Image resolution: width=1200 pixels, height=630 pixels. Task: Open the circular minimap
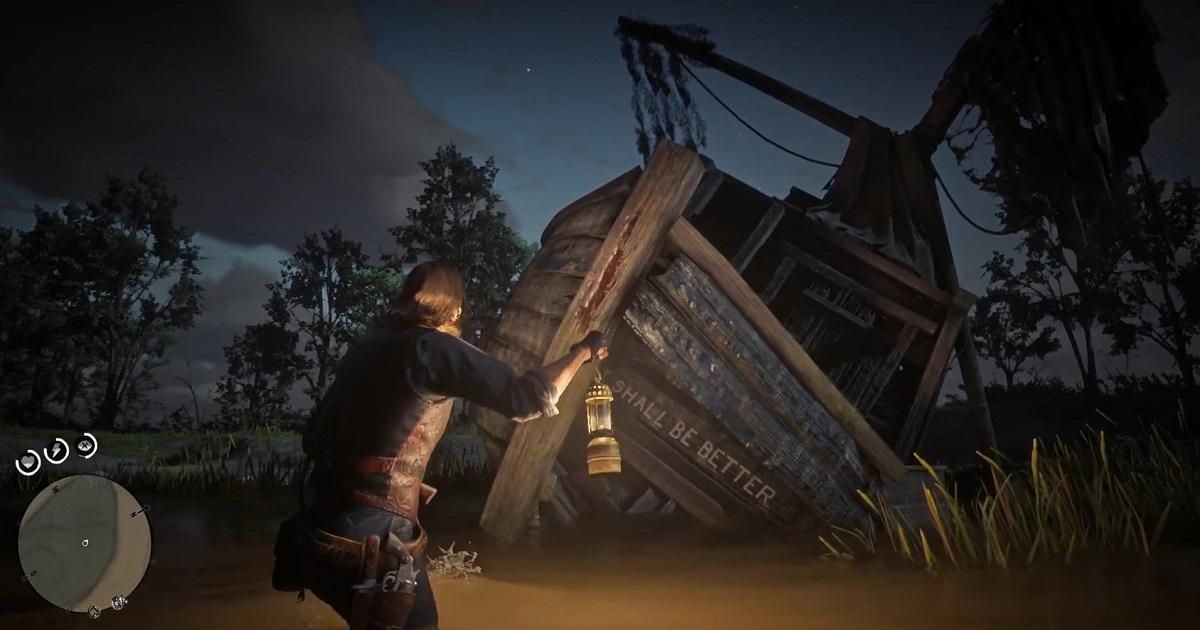84,541
